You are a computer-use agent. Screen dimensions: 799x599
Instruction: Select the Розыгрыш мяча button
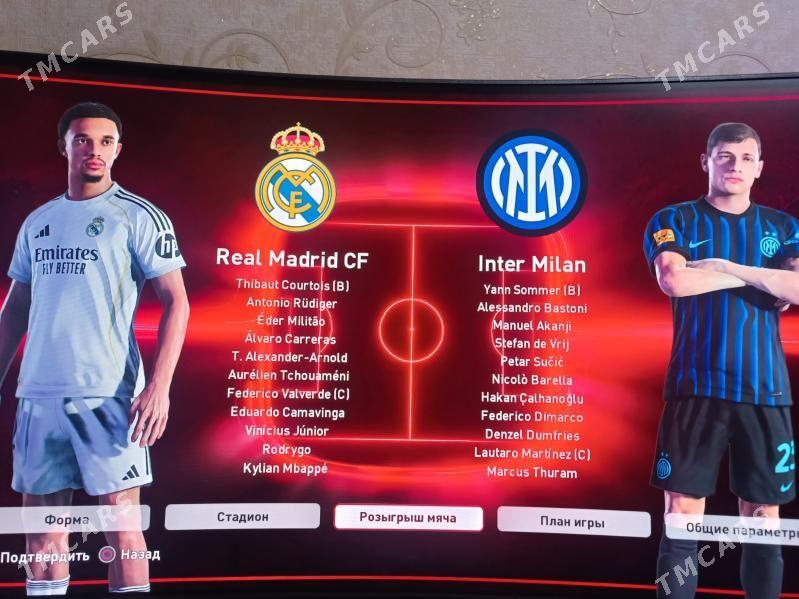coord(408,517)
